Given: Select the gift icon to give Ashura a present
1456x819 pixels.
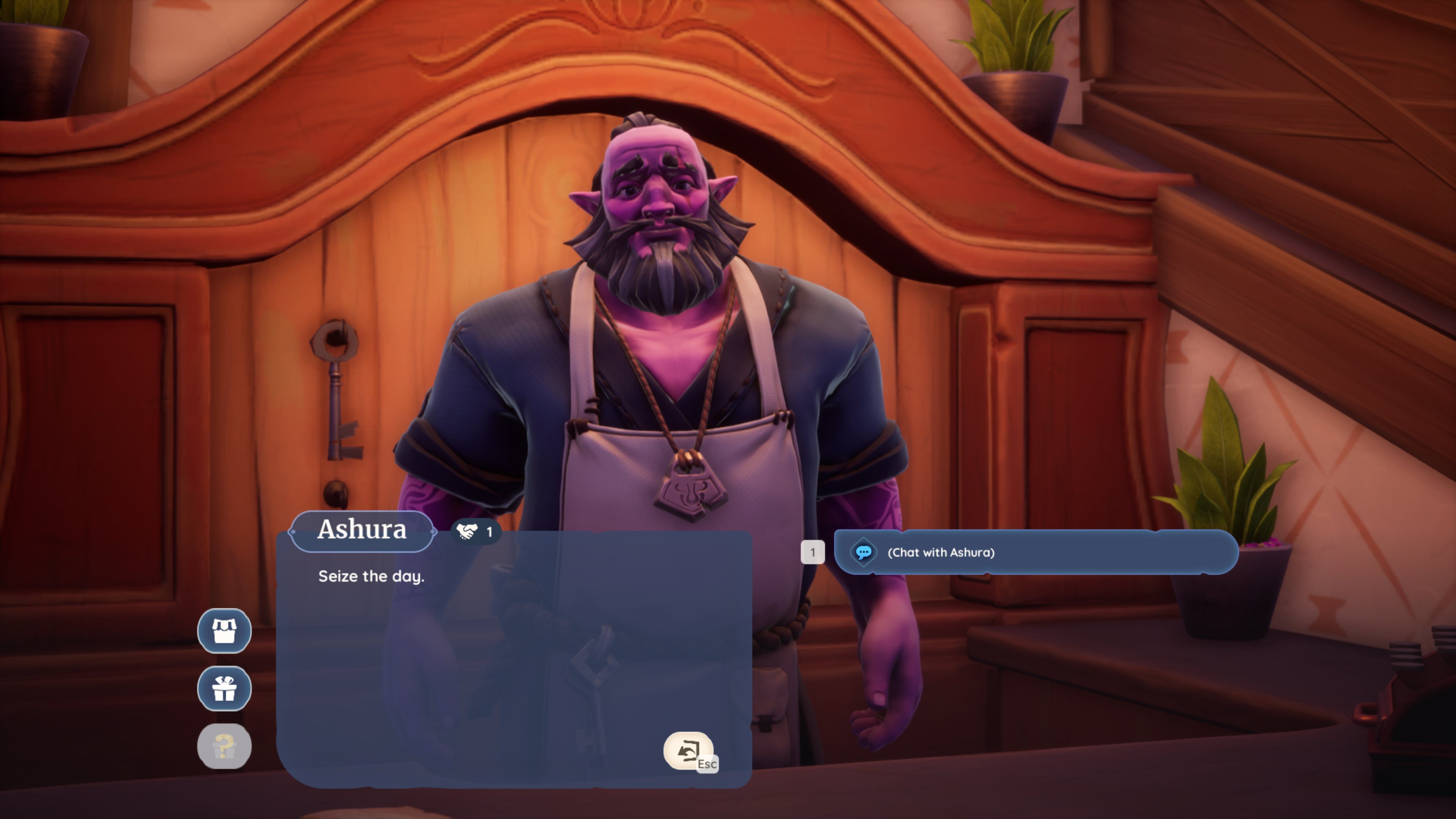Looking at the screenshot, I should 224,688.
